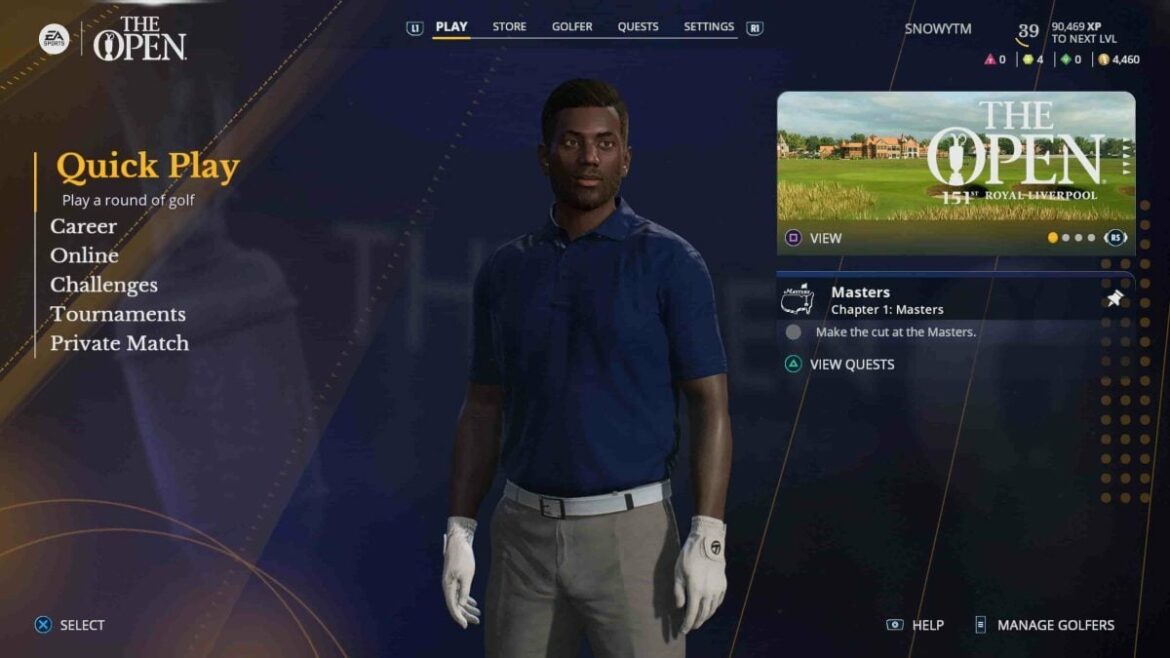
Task: Open Manage Golfers
Action: pyautogui.click(x=1045, y=625)
